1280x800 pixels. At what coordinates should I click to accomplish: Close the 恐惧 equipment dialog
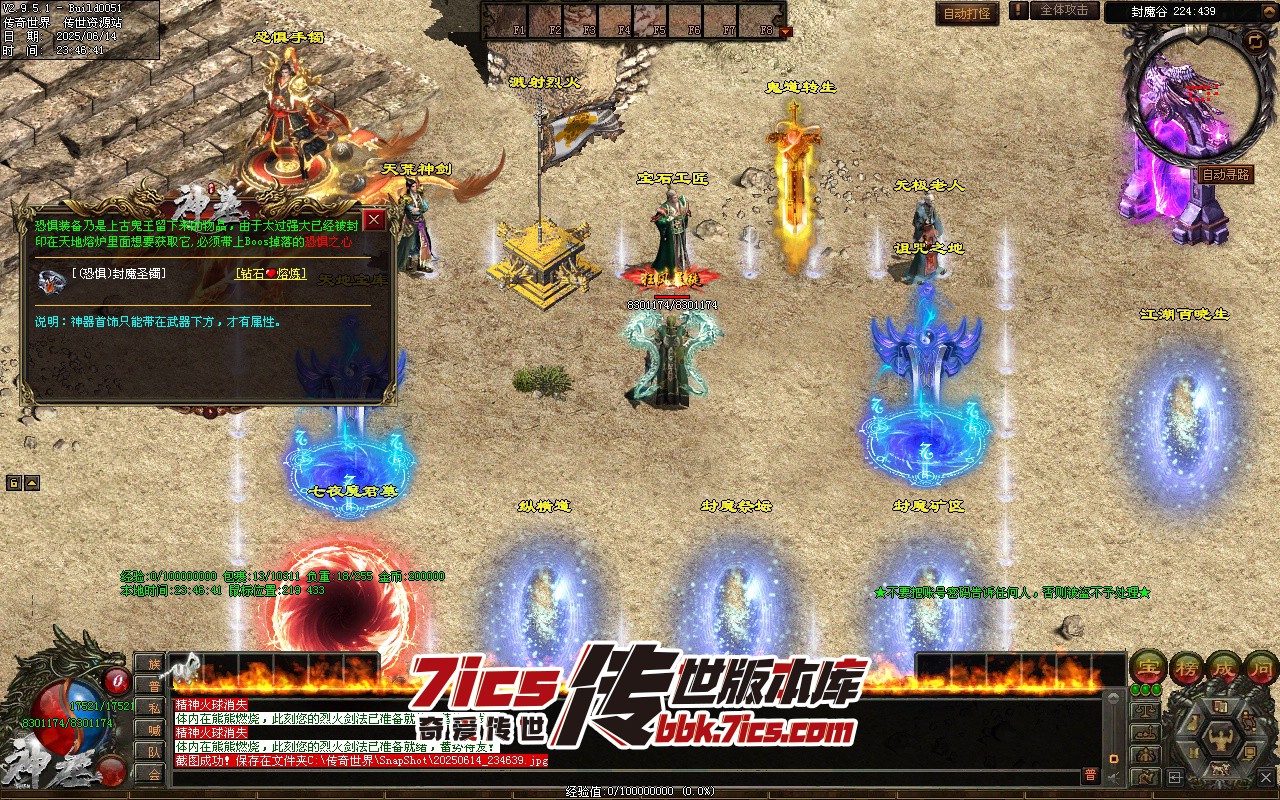(374, 220)
